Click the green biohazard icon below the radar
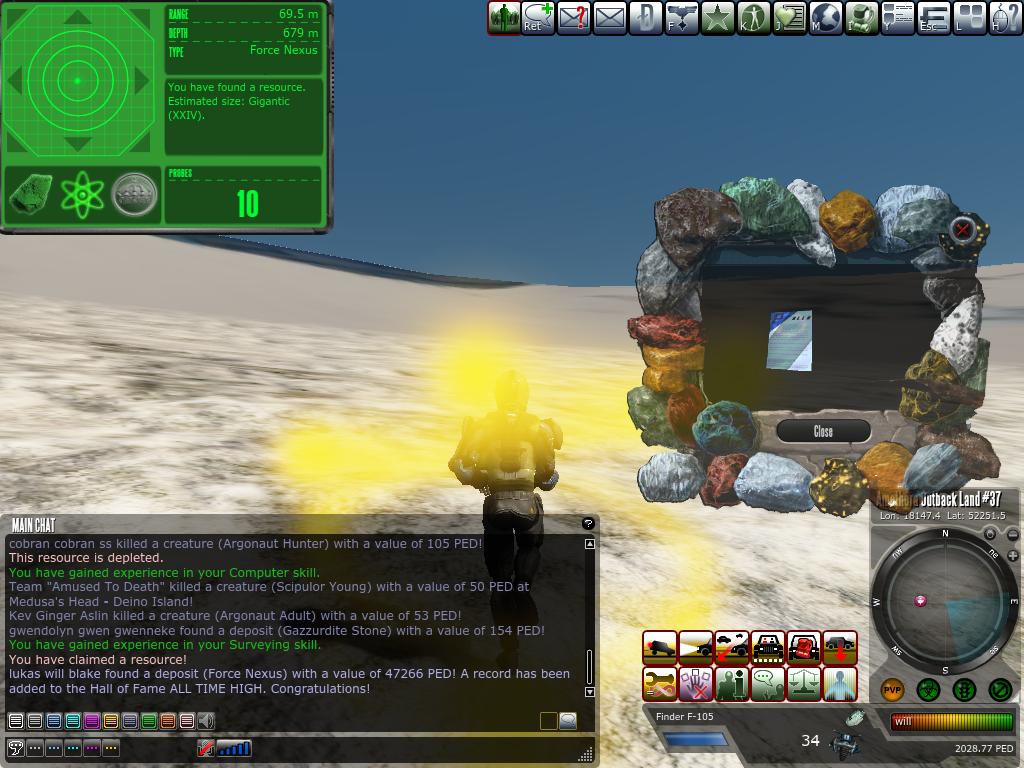This screenshot has width=1024, height=768. [928, 690]
